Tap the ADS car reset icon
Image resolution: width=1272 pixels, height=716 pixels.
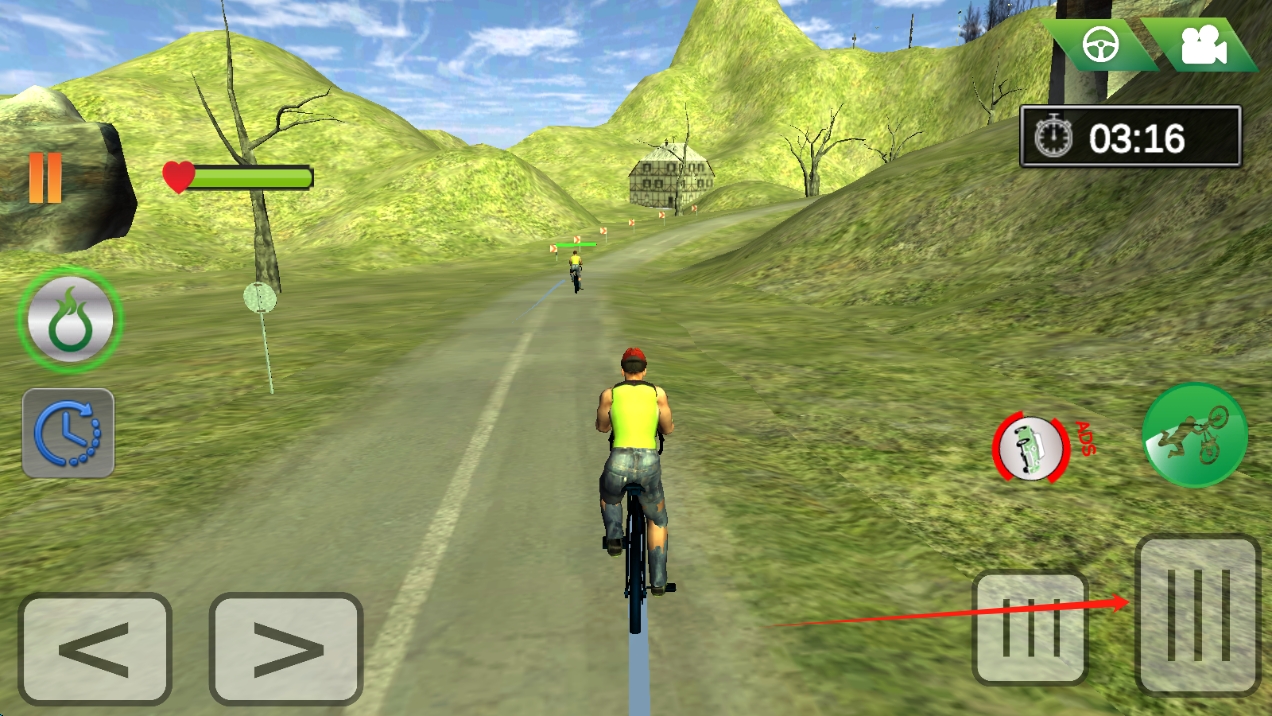[x=1031, y=449]
